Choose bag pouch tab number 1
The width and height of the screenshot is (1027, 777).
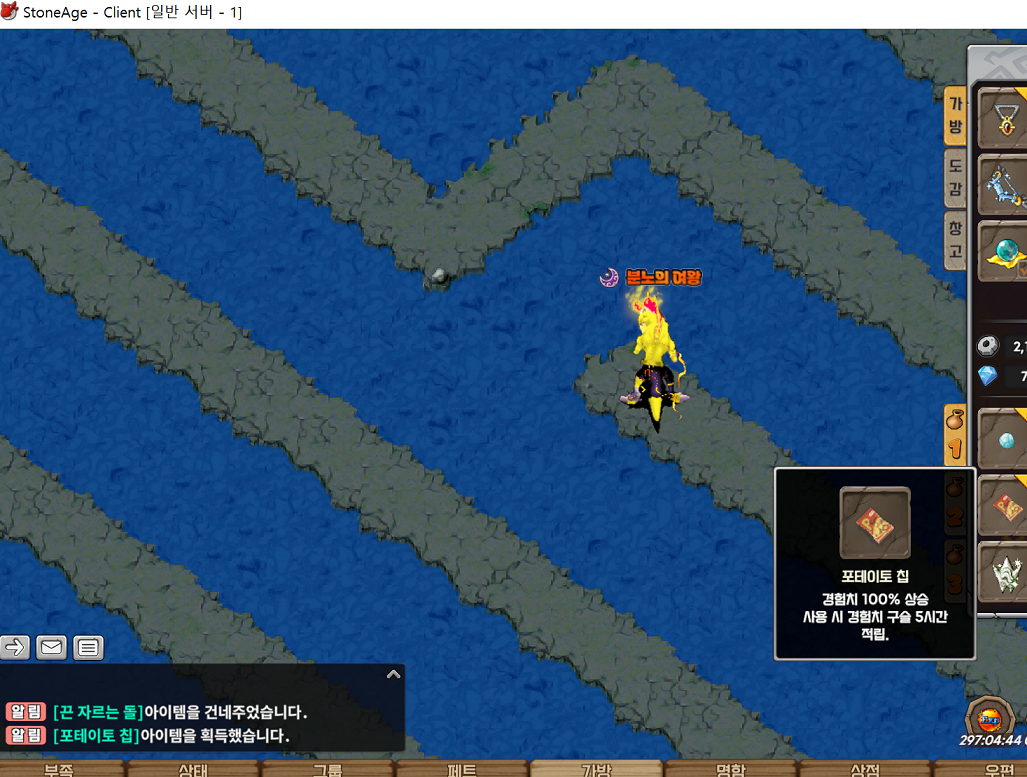[955, 435]
